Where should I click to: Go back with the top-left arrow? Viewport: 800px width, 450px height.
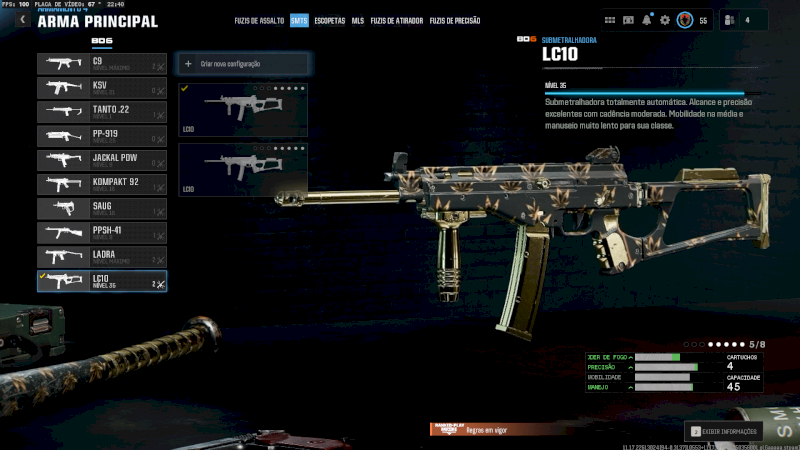[22, 19]
